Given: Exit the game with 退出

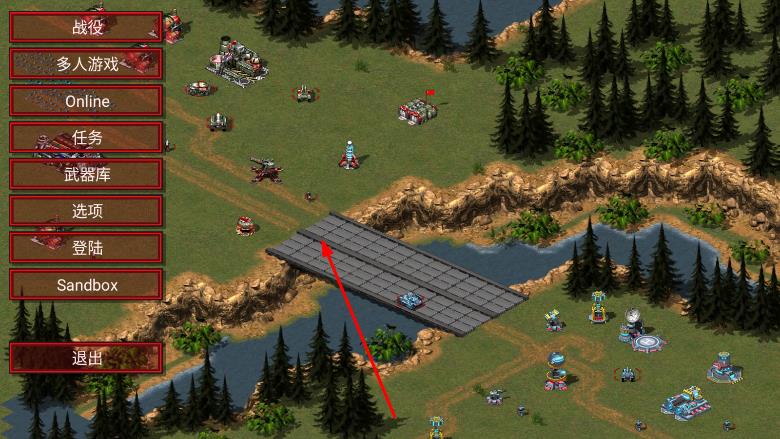Looking at the screenshot, I should [x=86, y=358].
